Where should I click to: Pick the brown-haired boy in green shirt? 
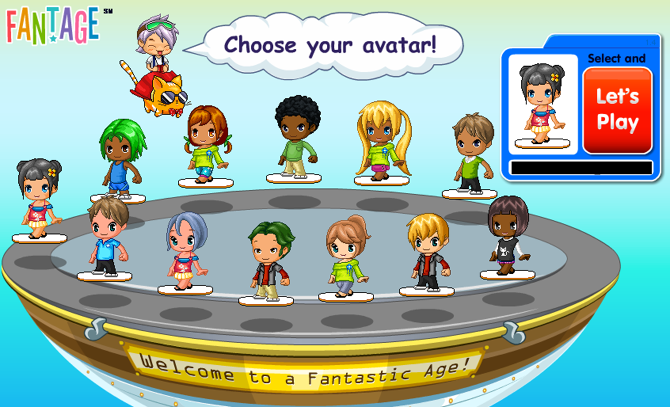pyautogui.click(x=470, y=151)
